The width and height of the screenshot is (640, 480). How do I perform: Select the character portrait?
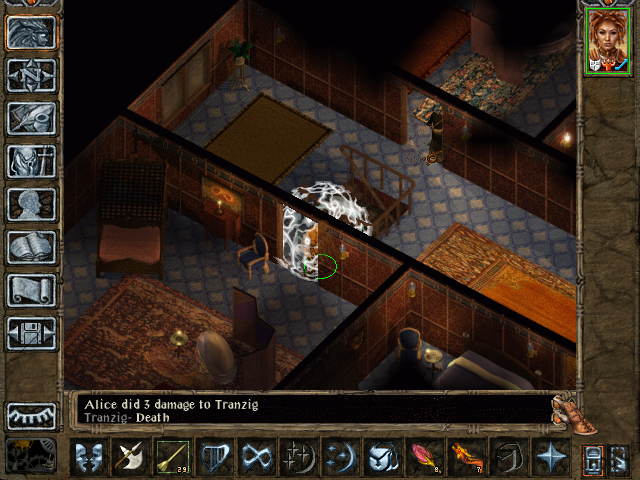(x=607, y=40)
